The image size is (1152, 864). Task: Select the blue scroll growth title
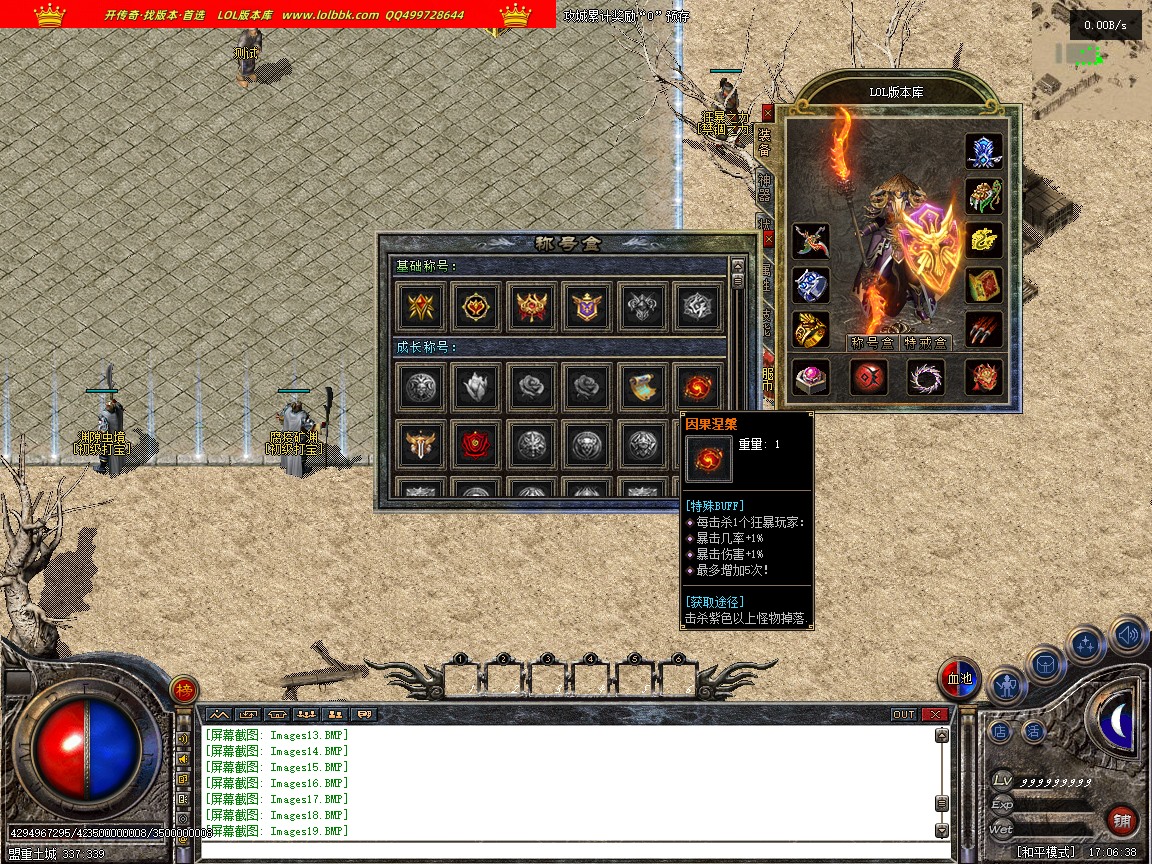tap(641, 387)
